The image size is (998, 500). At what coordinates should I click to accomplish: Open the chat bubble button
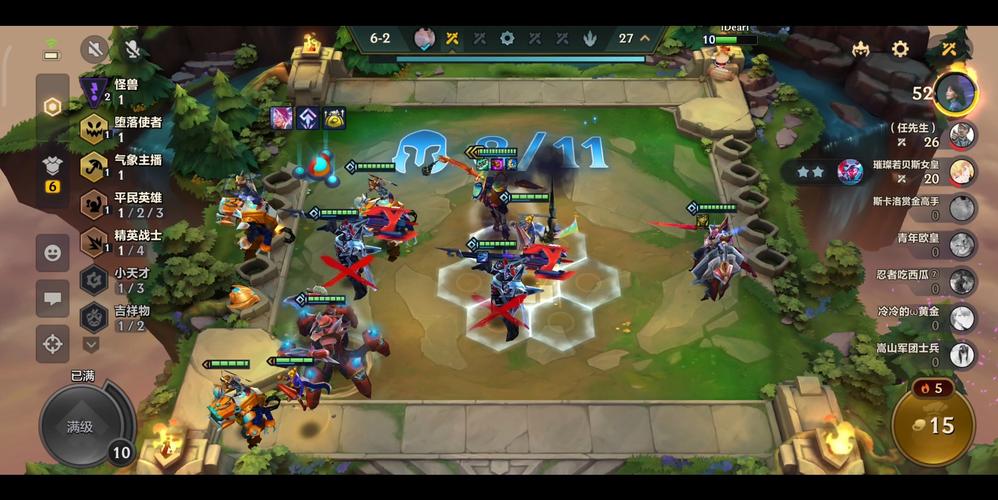tap(53, 298)
